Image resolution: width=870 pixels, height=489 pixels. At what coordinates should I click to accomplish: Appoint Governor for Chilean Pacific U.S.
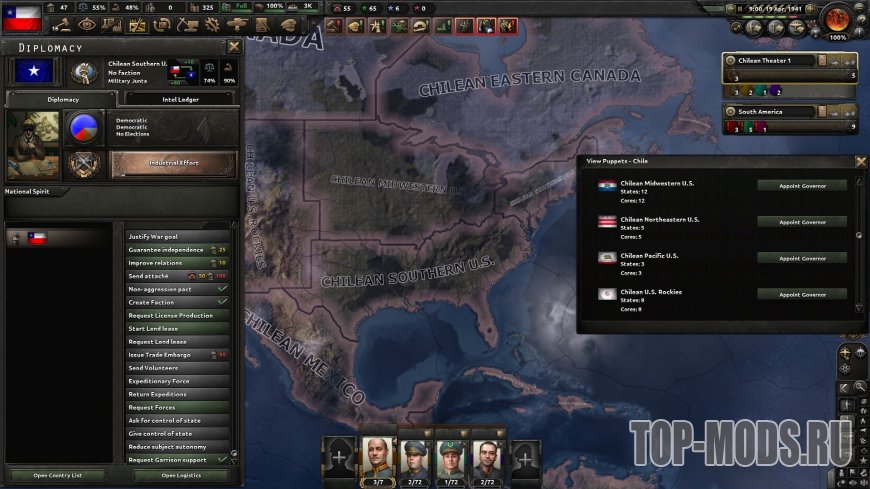(801, 258)
